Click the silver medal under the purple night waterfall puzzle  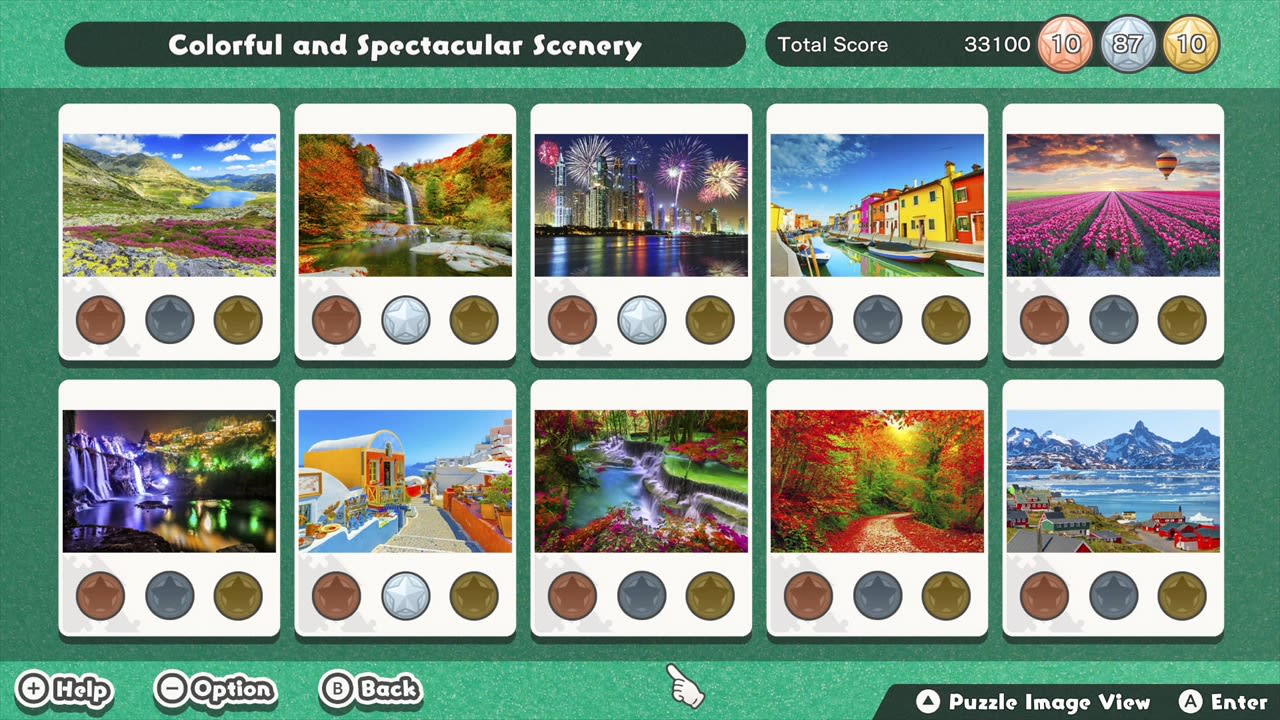tap(168, 595)
